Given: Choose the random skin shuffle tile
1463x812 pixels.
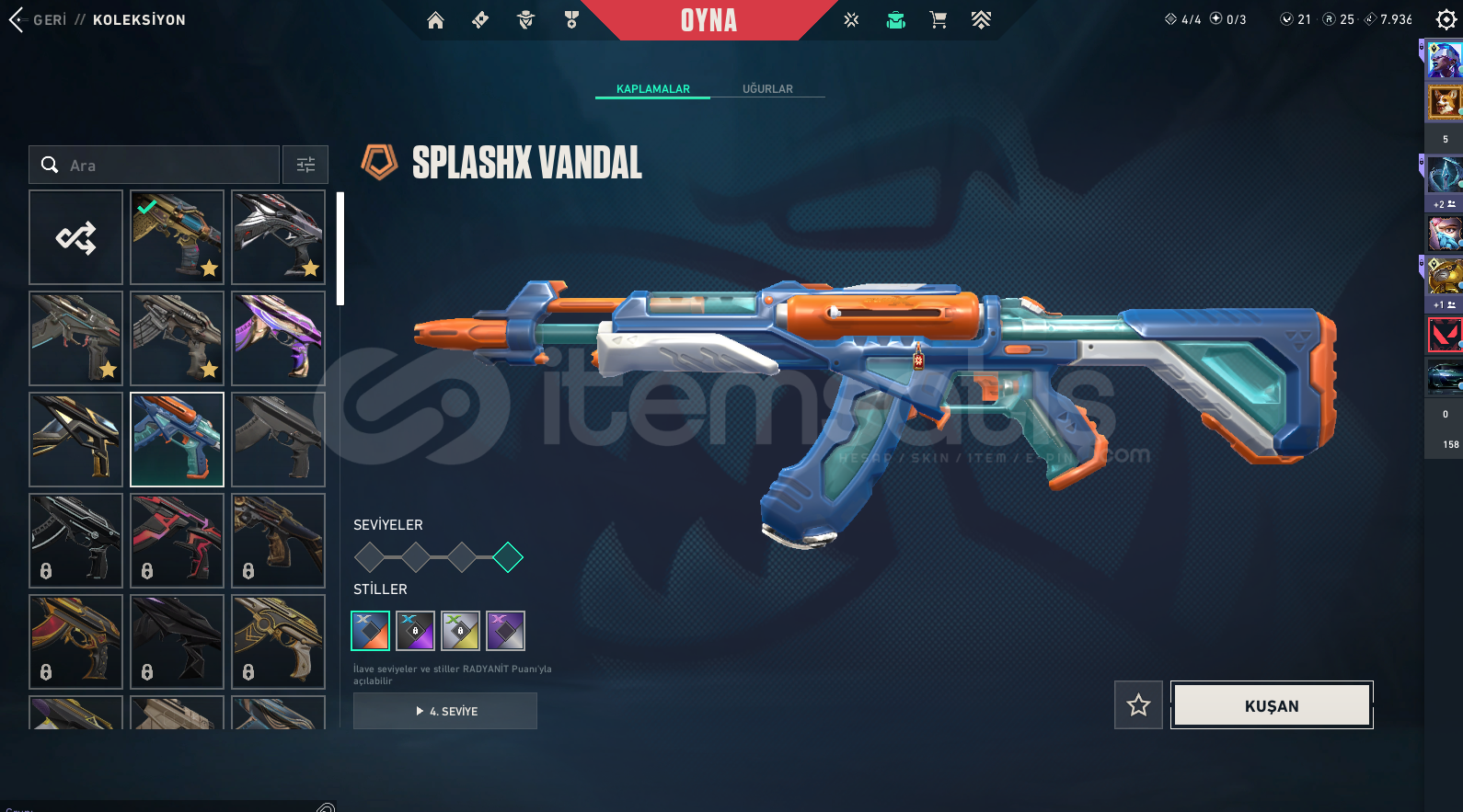Looking at the screenshot, I should click(x=75, y=237).
